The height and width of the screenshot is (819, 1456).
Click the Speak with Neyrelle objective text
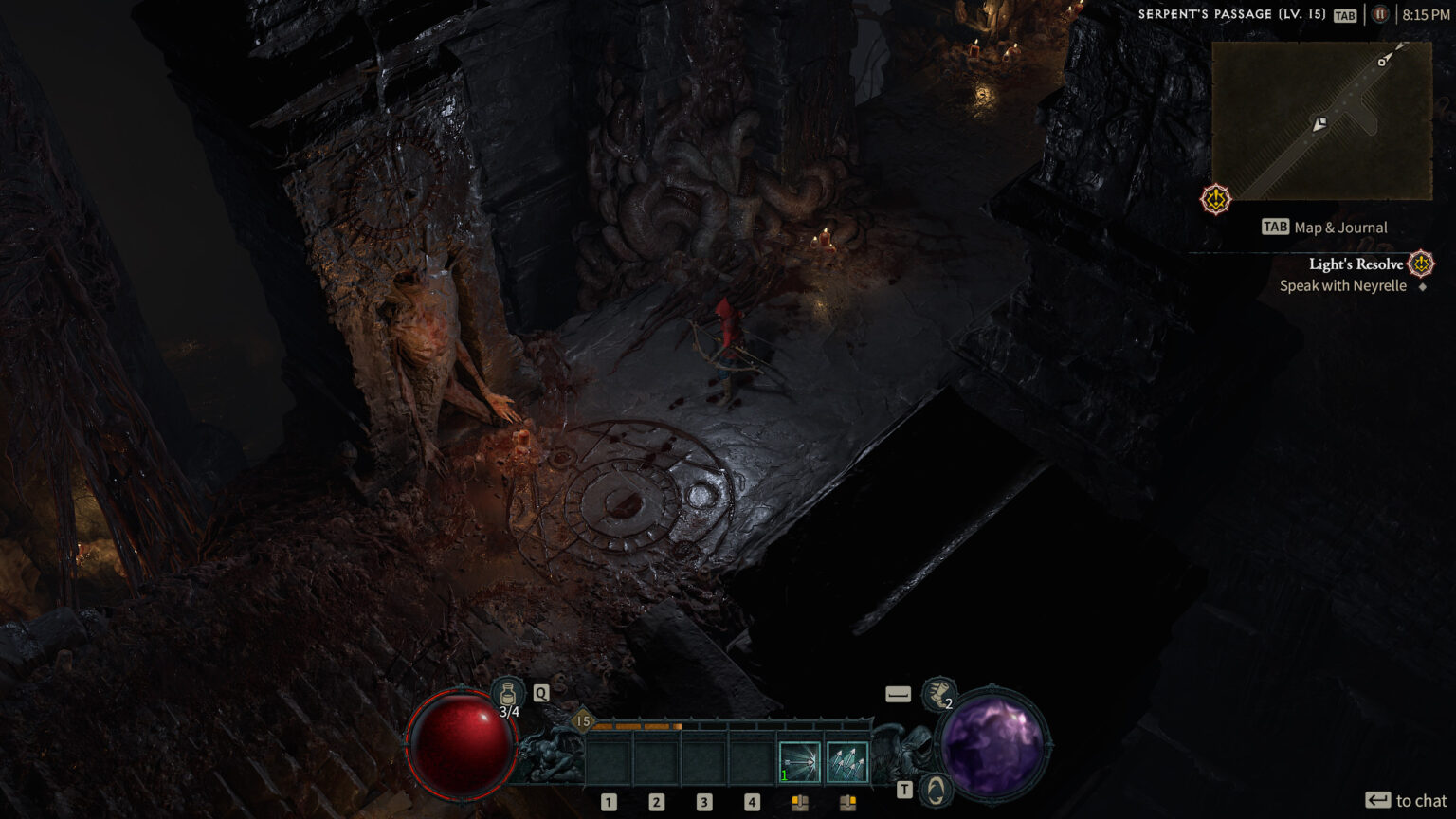(1342, 285)
